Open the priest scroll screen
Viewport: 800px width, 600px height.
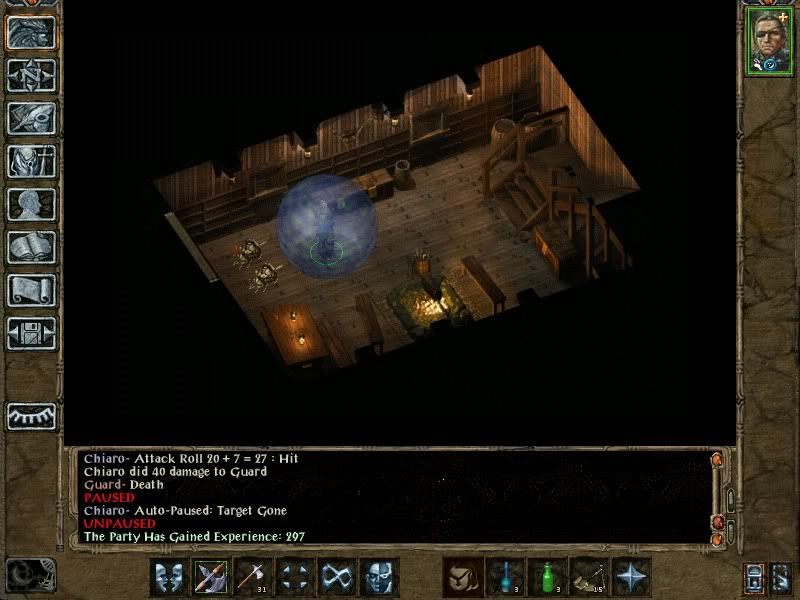click(x=30, y=290)
